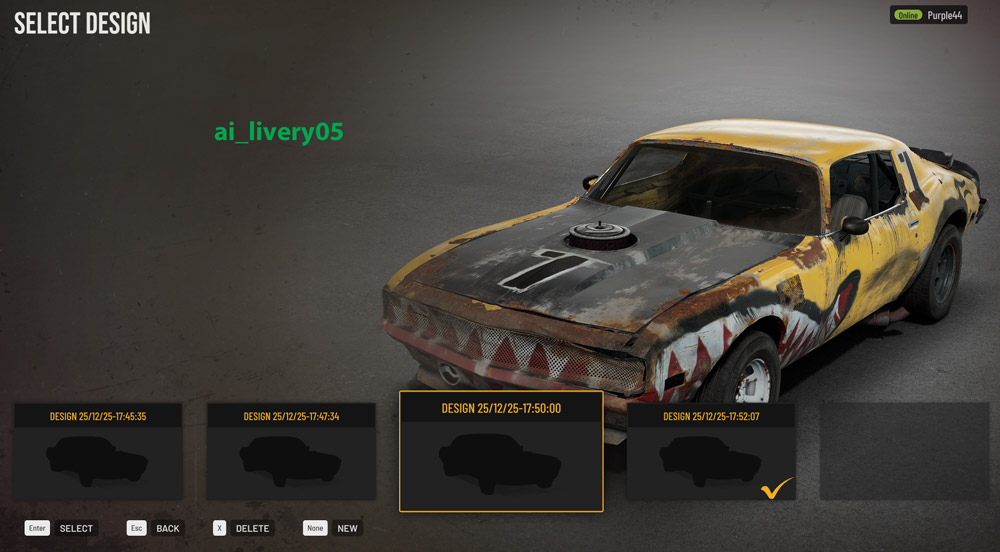Open the checkmarked design from 17:52:07

pos(711,452)
